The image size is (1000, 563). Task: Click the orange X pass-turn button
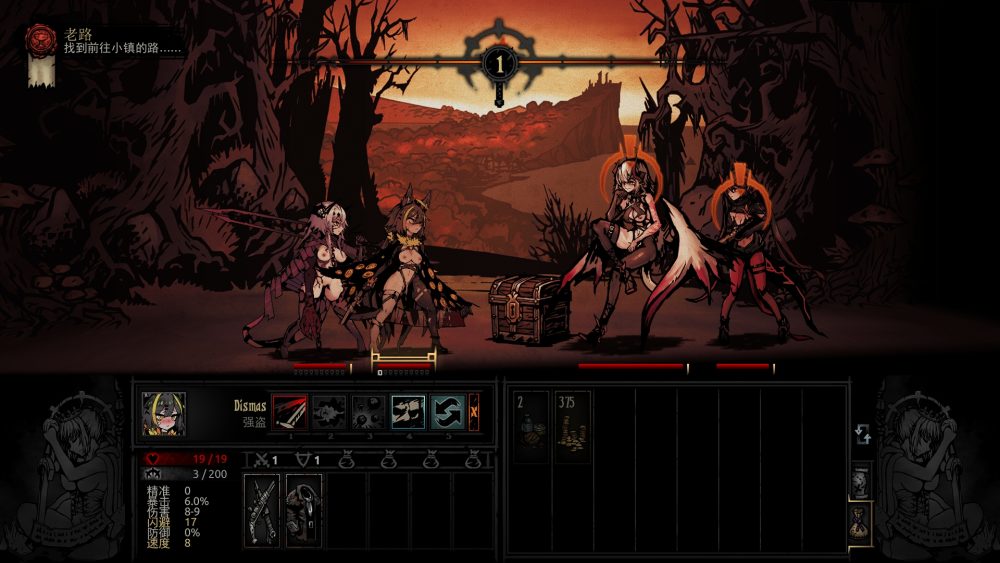tap(474, 412)
